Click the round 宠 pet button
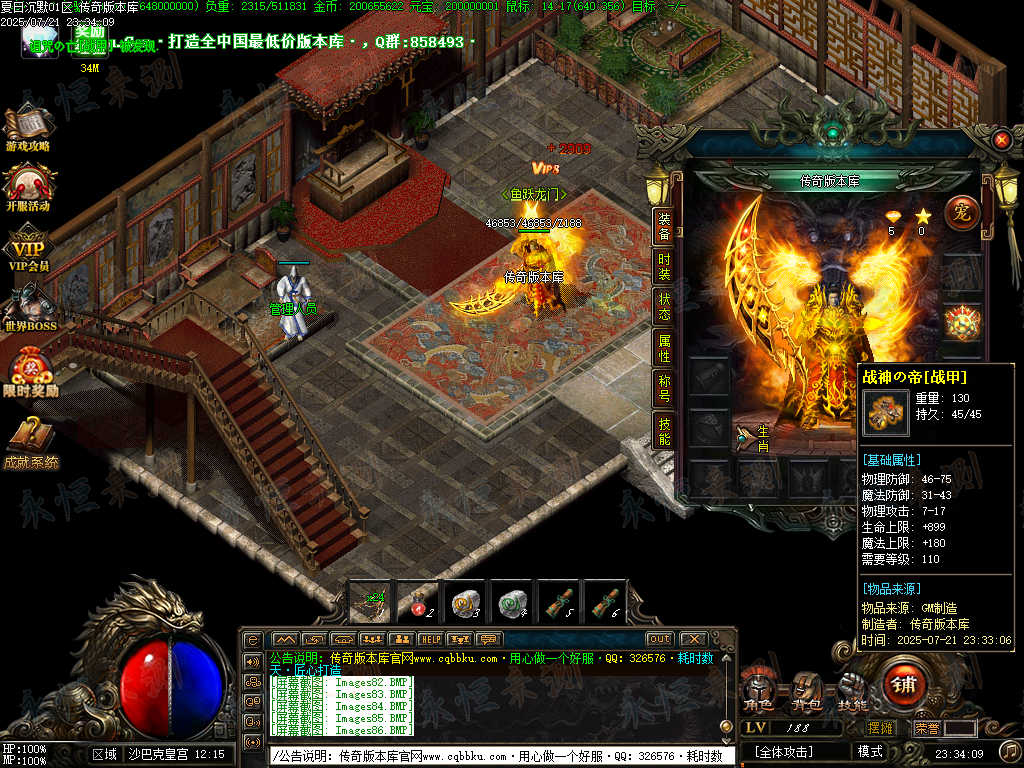 tap(961, 213)
